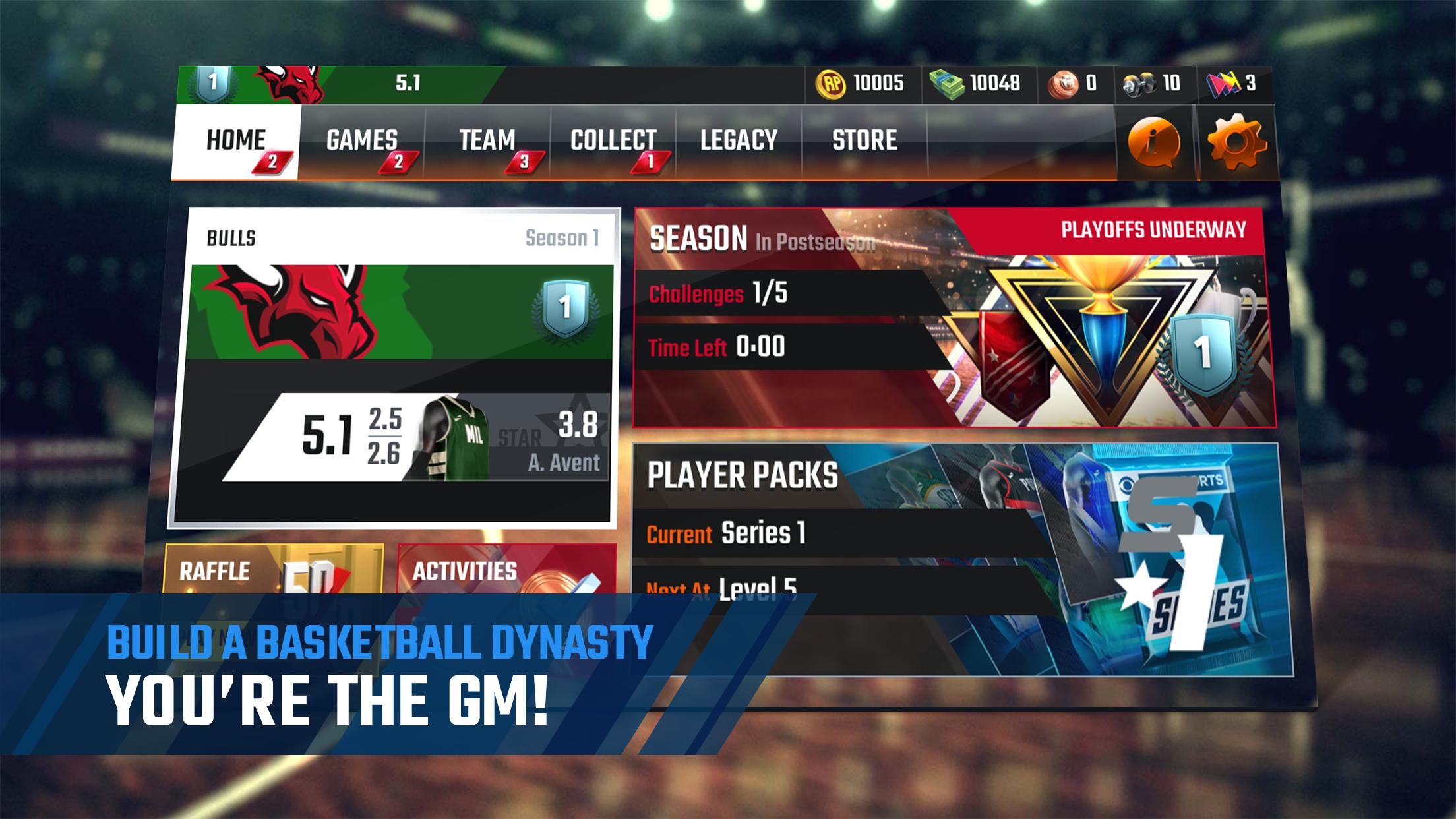The height and width of the screenshot is (819, 1456).
Task: Tap the green cash stack balance
Action: pyautogui.click(x=976, y=84)
